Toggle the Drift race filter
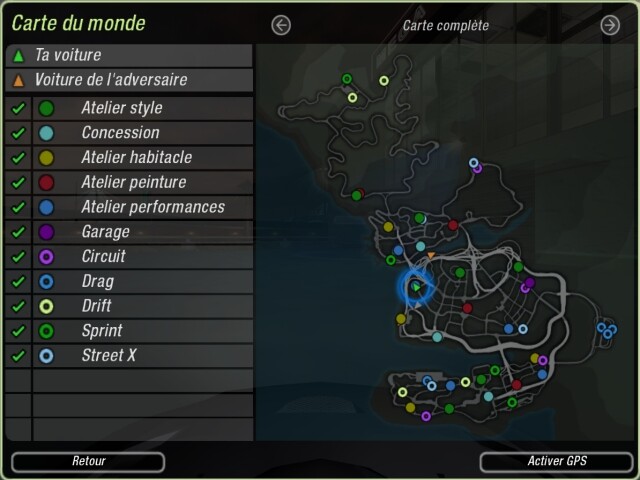The width and height of the screenshot is (640, 480). [x=18, y=306]
